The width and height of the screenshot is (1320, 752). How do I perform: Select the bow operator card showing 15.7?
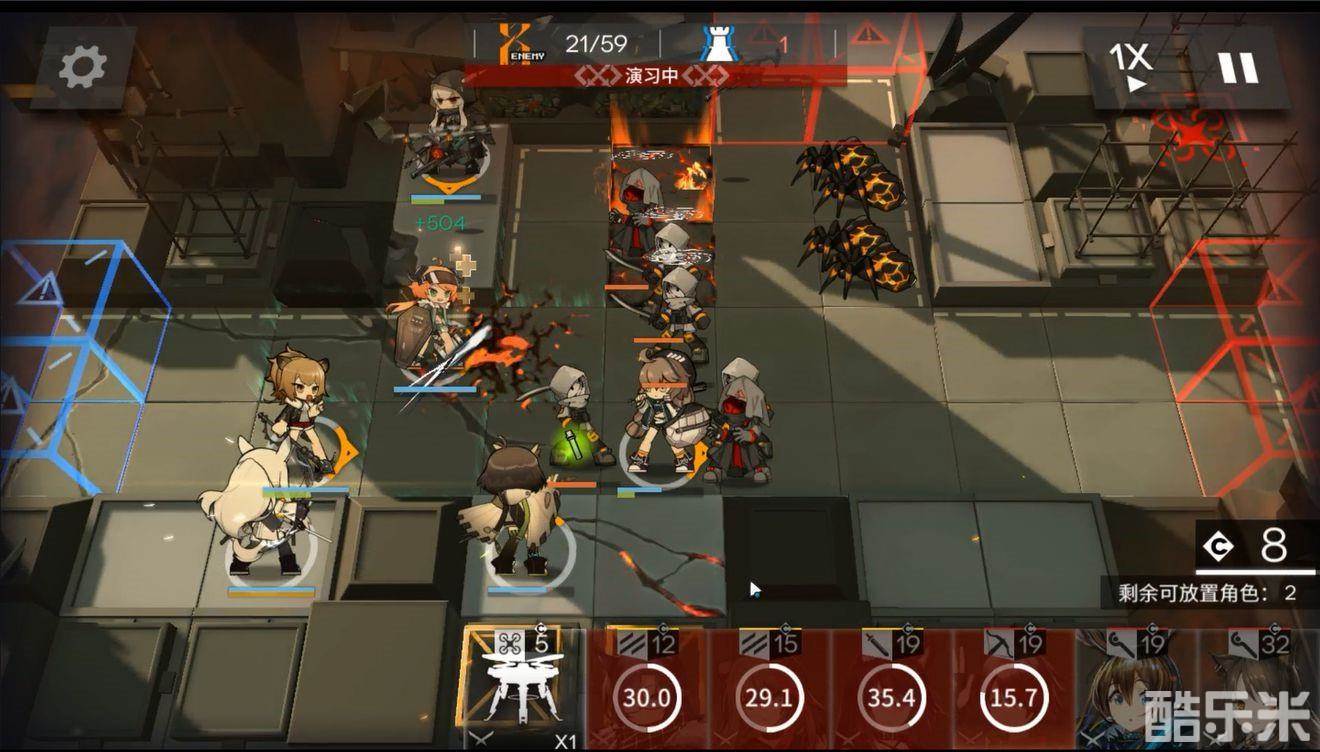point(1013,690)
